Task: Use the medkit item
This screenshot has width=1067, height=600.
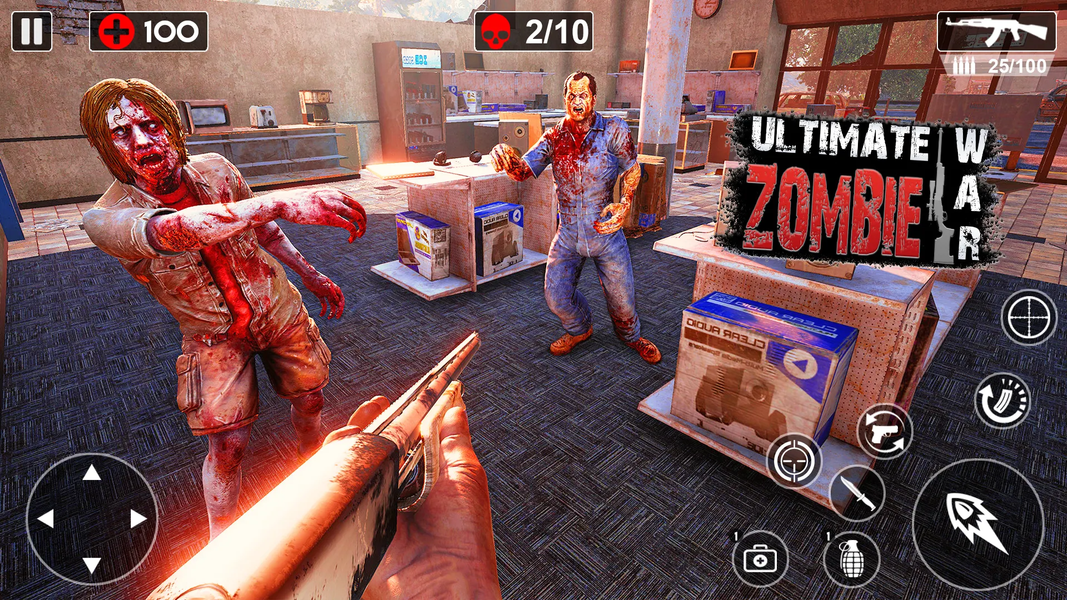Action: point(760,558)
